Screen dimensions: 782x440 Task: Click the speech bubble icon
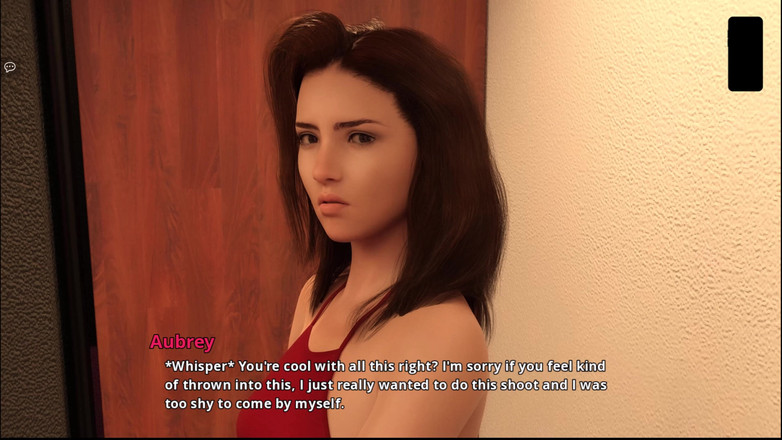[10, 67]
